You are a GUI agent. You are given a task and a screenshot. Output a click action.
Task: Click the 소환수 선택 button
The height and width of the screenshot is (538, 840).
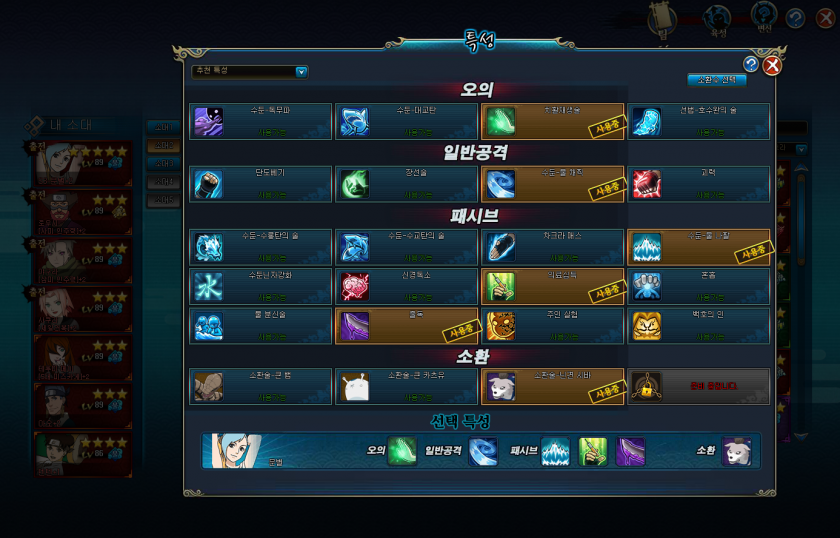coord(716,80)
